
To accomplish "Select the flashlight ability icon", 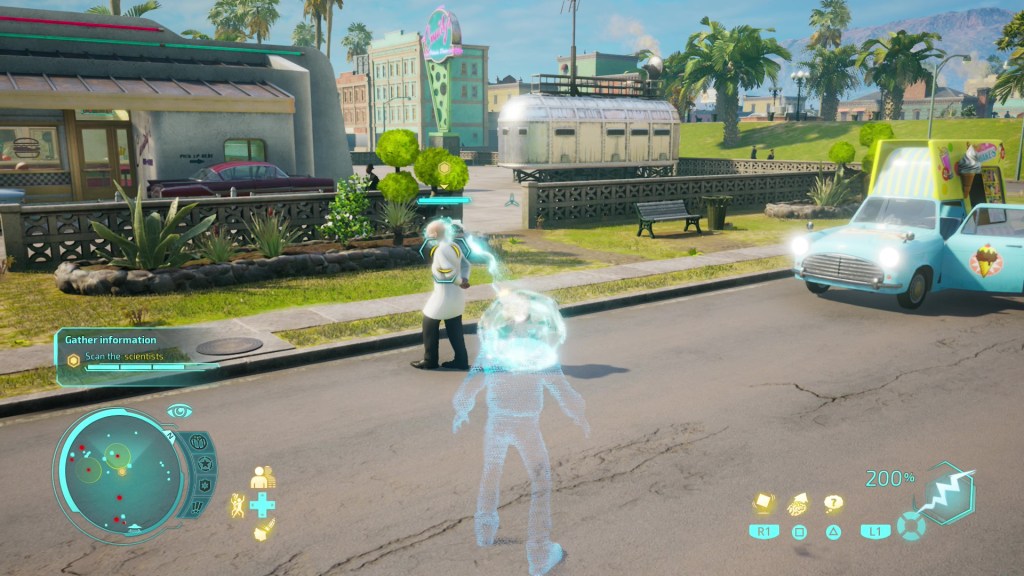I will click(x=263, y=531).
